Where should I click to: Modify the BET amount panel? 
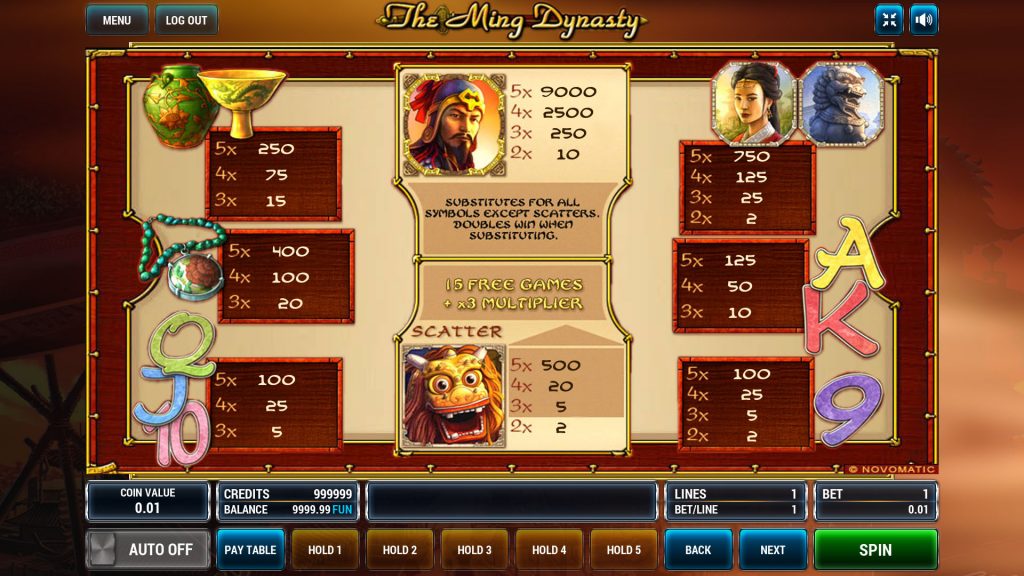pyautogui.click(x=876, y=501)
